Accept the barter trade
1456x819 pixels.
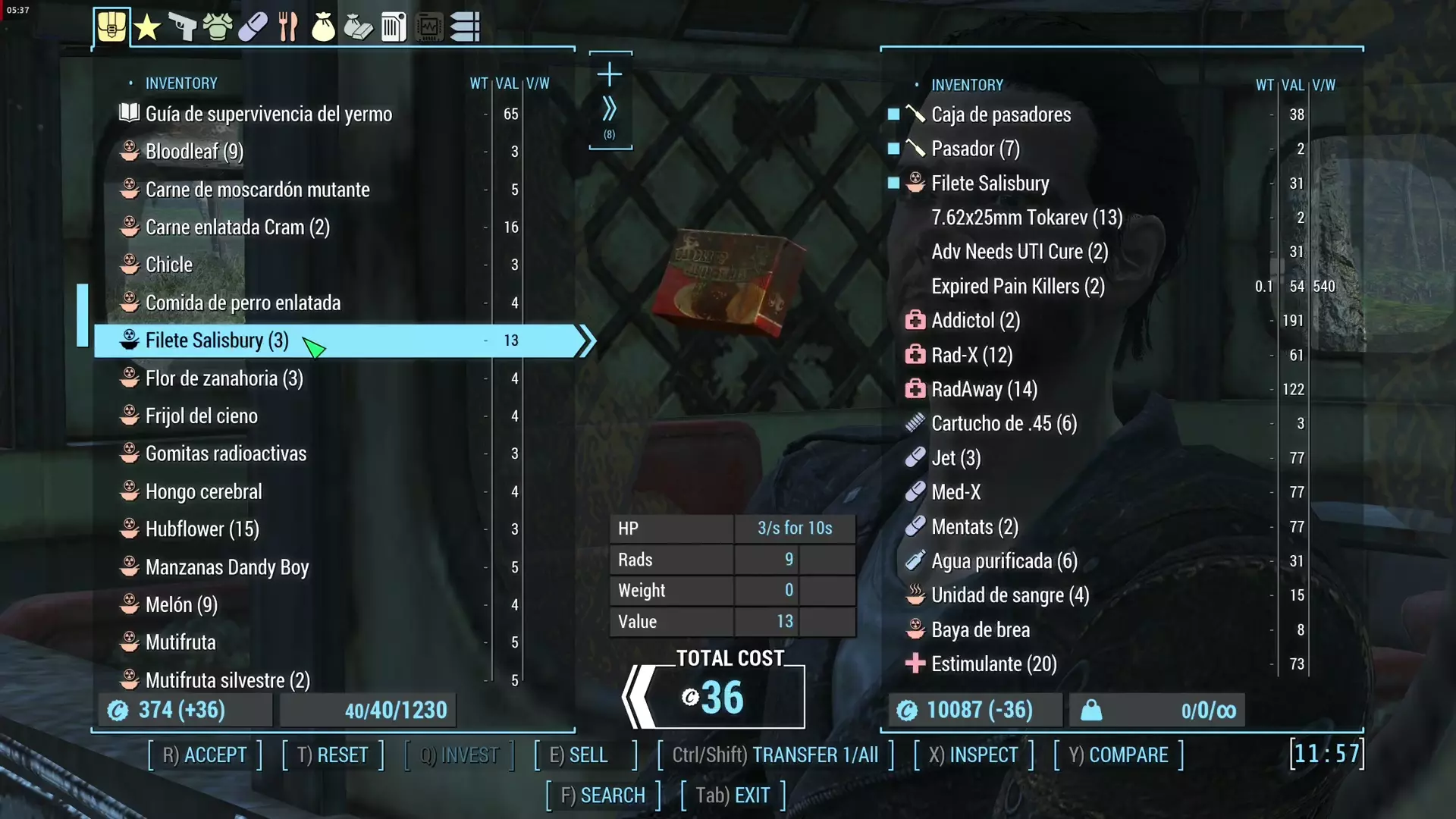[x=205, y=755]
